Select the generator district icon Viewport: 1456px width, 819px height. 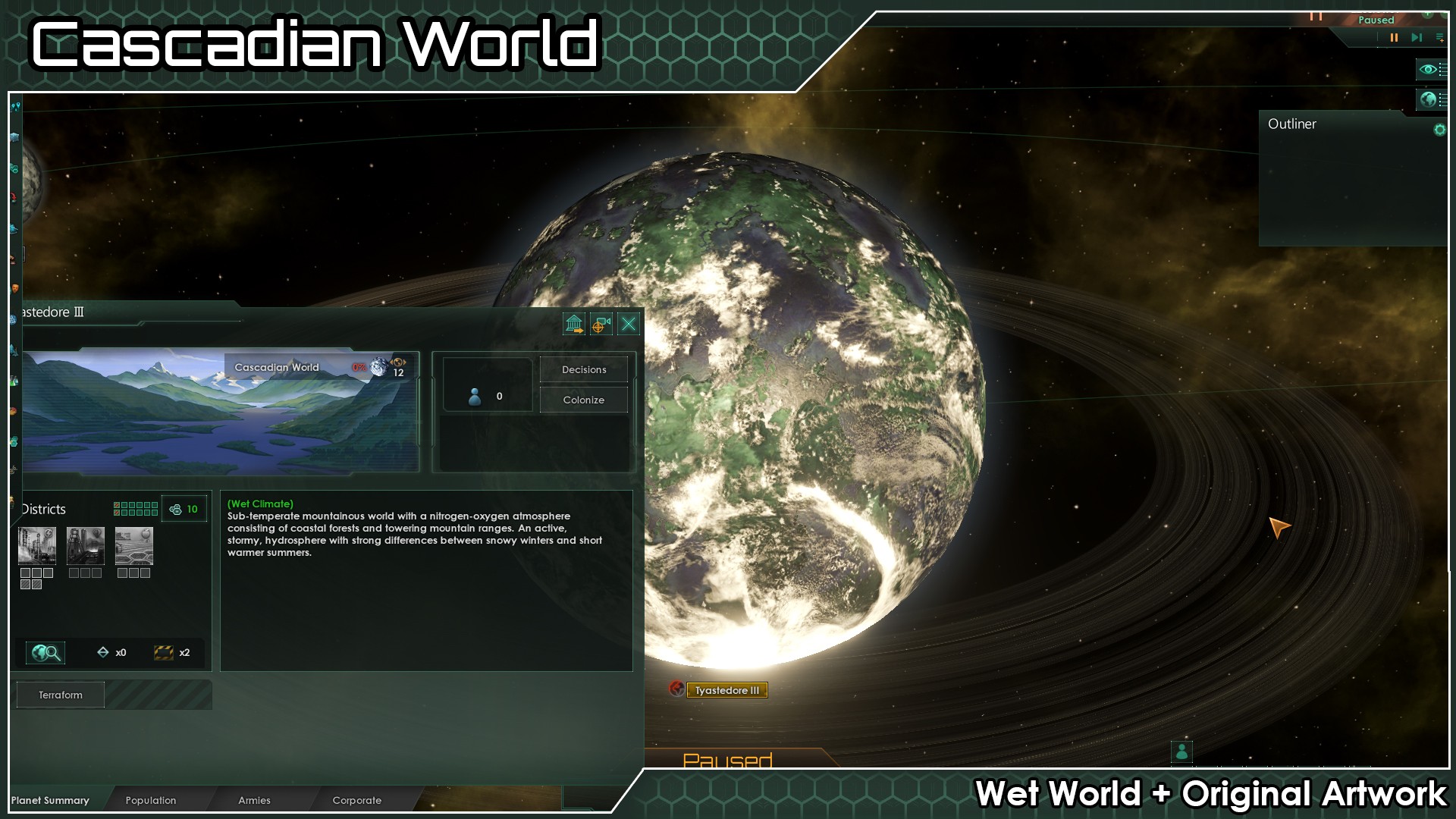tap(37, 545)
